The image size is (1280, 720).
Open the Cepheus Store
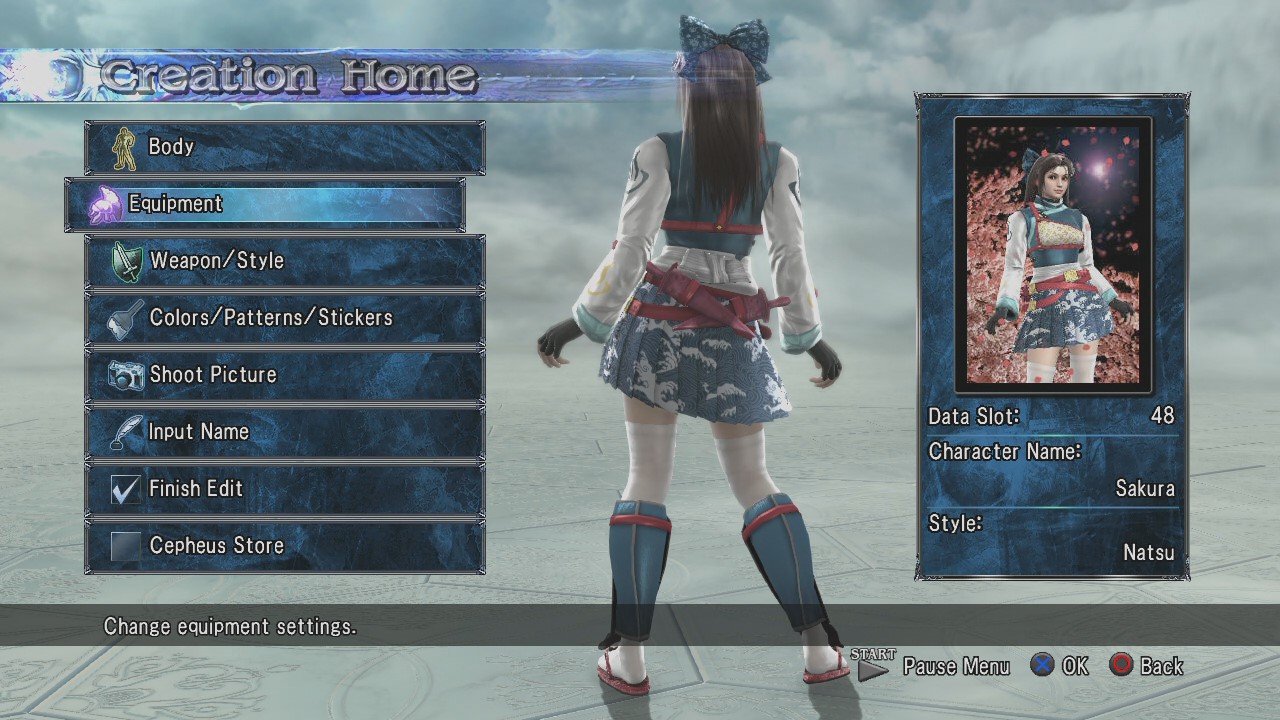(x=285, y=547)
